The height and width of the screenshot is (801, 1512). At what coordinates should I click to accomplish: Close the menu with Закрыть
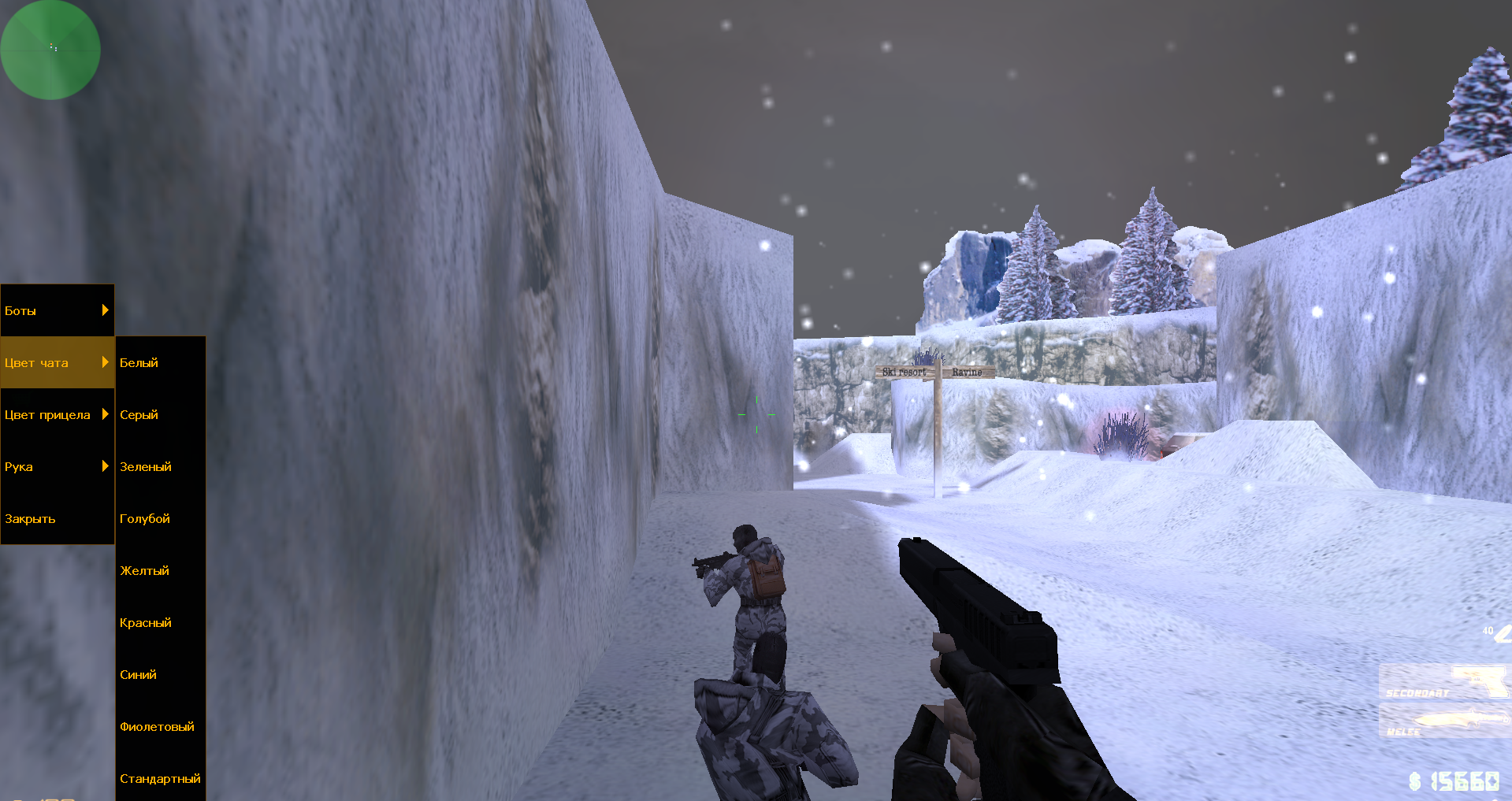coord(57,518)
